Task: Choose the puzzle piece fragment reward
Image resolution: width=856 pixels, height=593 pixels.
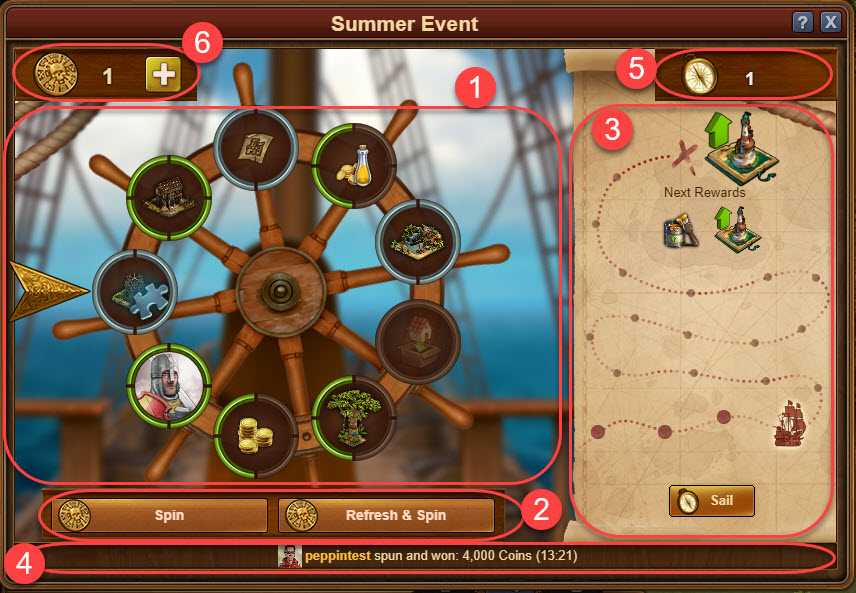Action: point(135,292)
